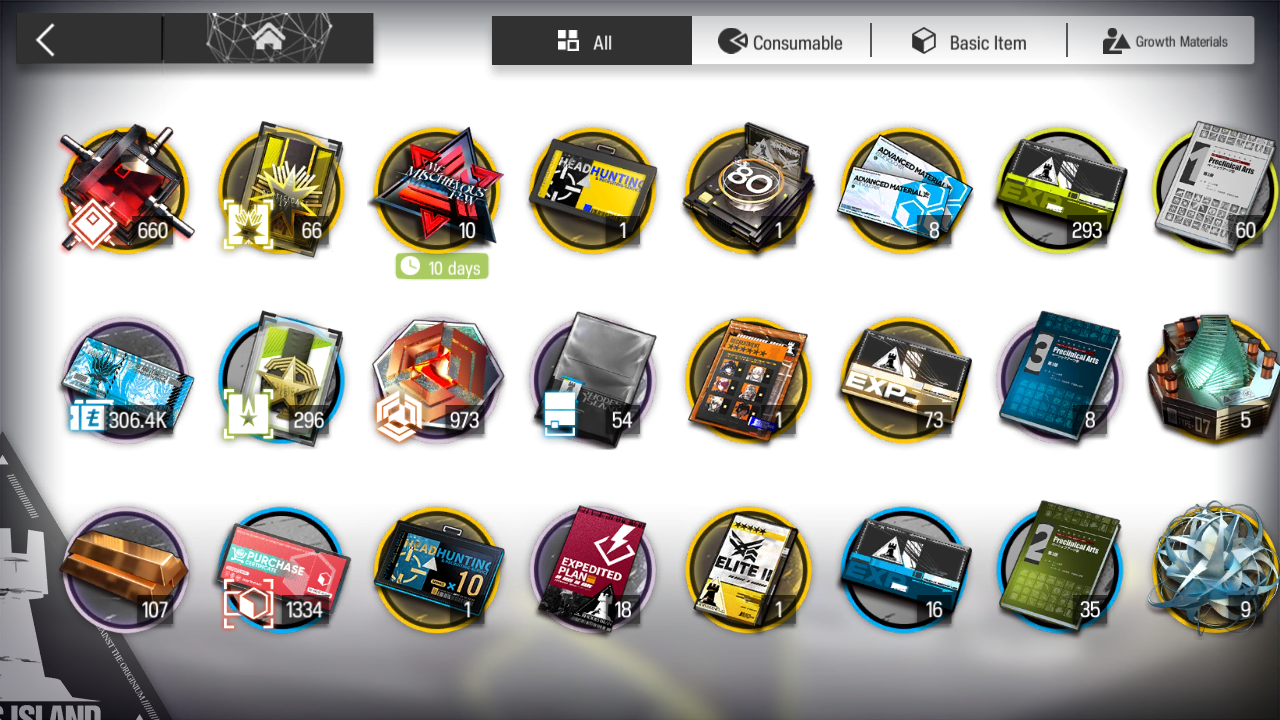Go back with the arrow button
This screenshot has height=720, width=1280.
coord(45,41)
